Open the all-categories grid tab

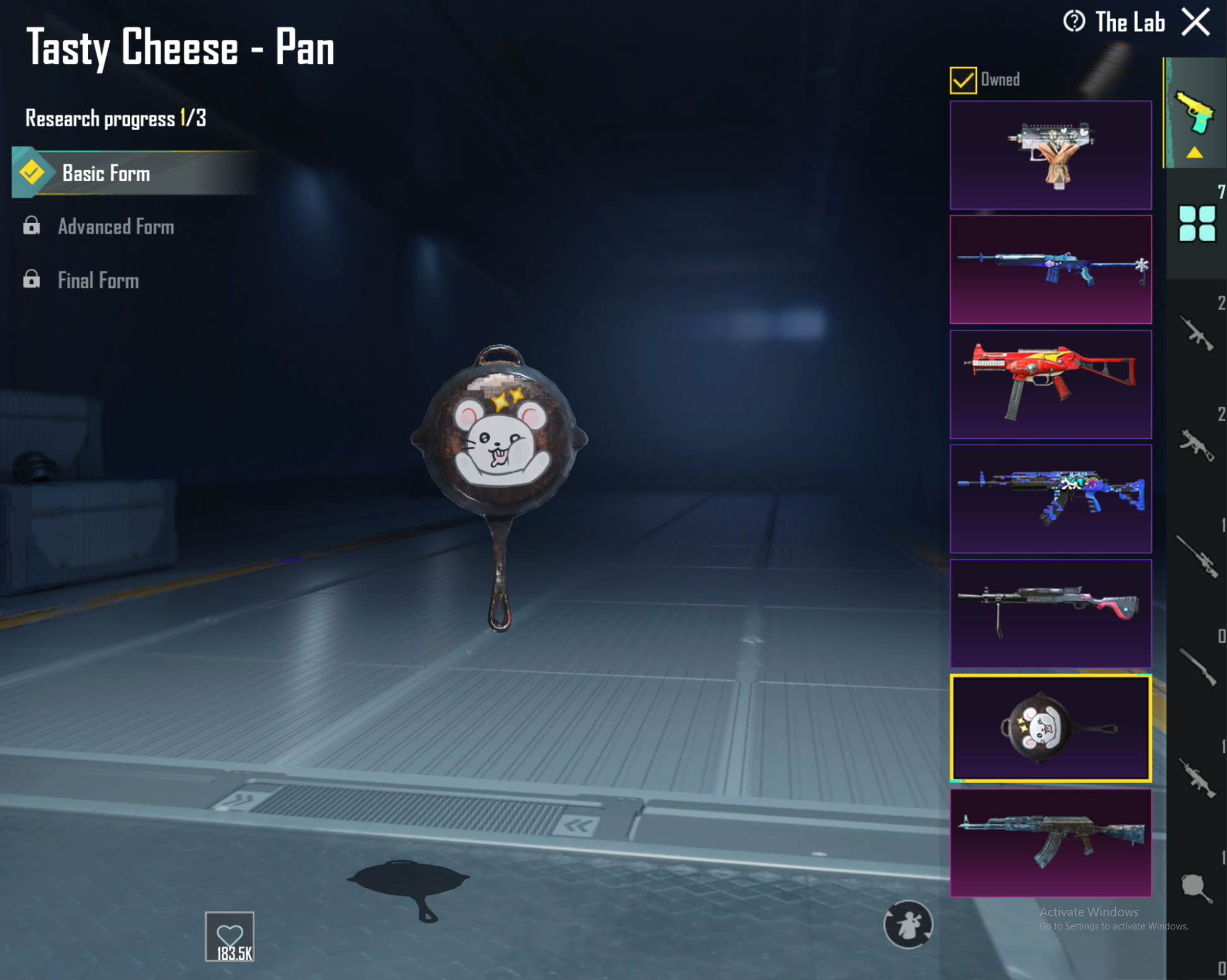coord(1197,224)
